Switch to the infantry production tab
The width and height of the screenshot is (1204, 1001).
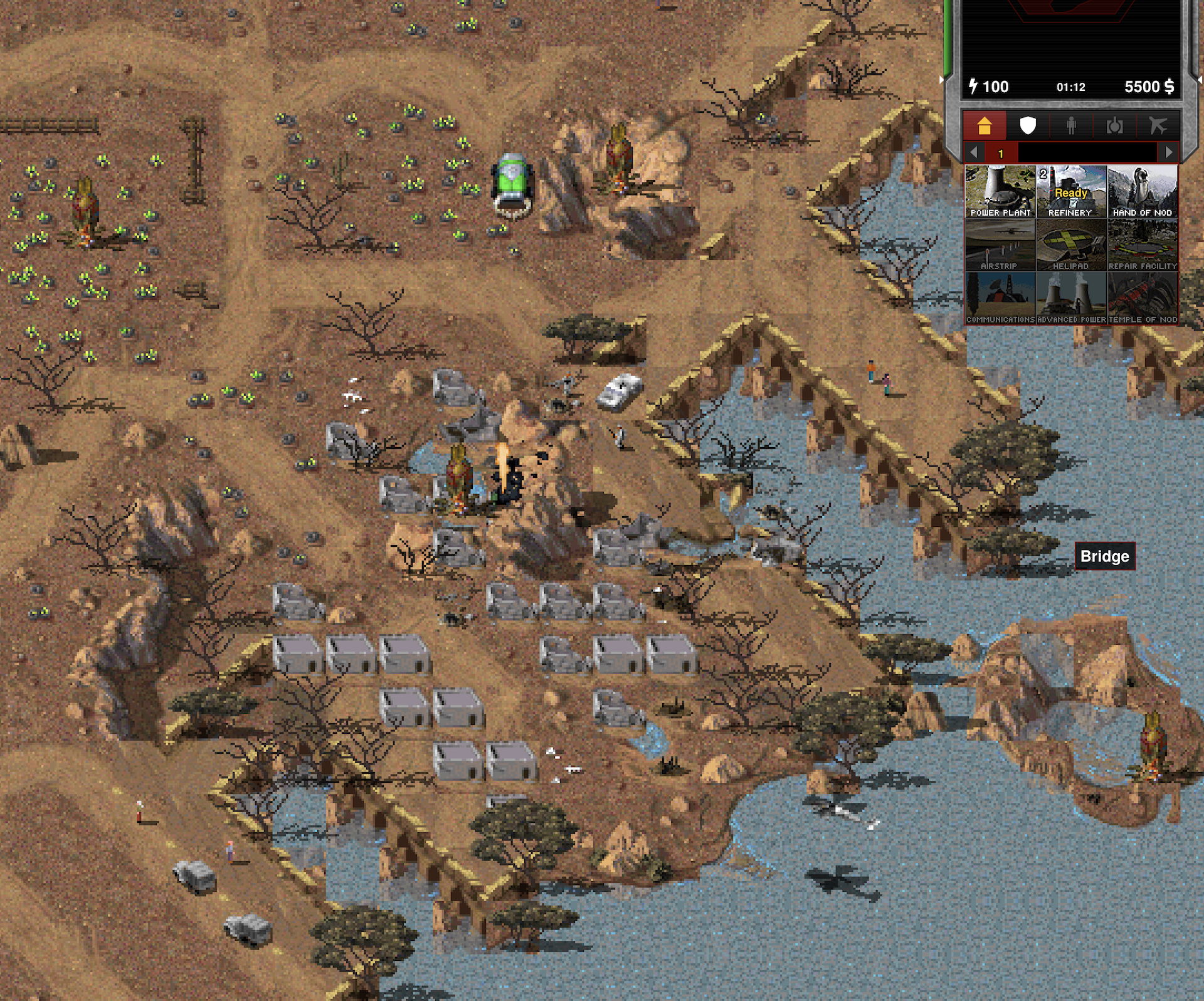pyautogui.click(x=1071, y=126)
